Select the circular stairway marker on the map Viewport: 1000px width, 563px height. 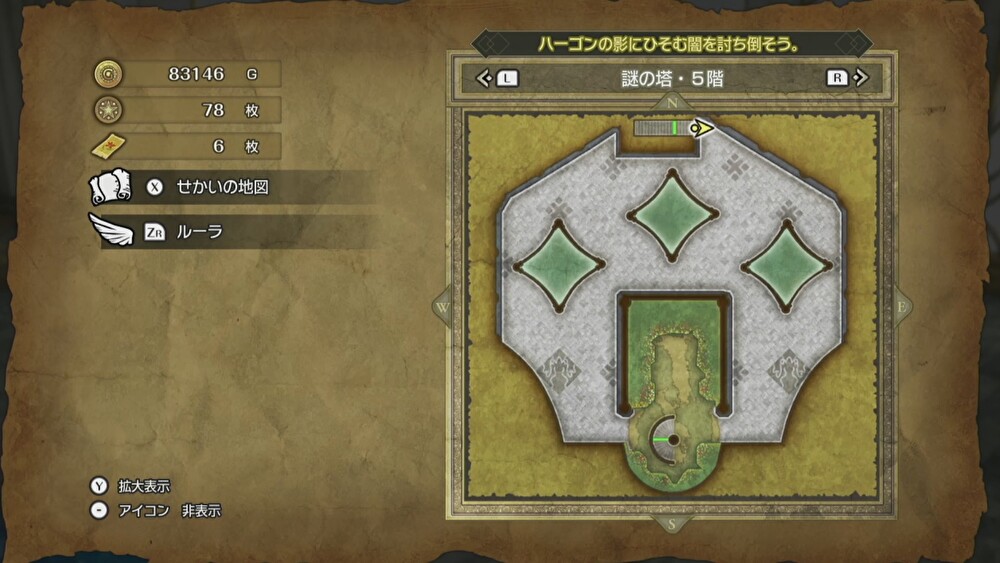pos(672,439)
